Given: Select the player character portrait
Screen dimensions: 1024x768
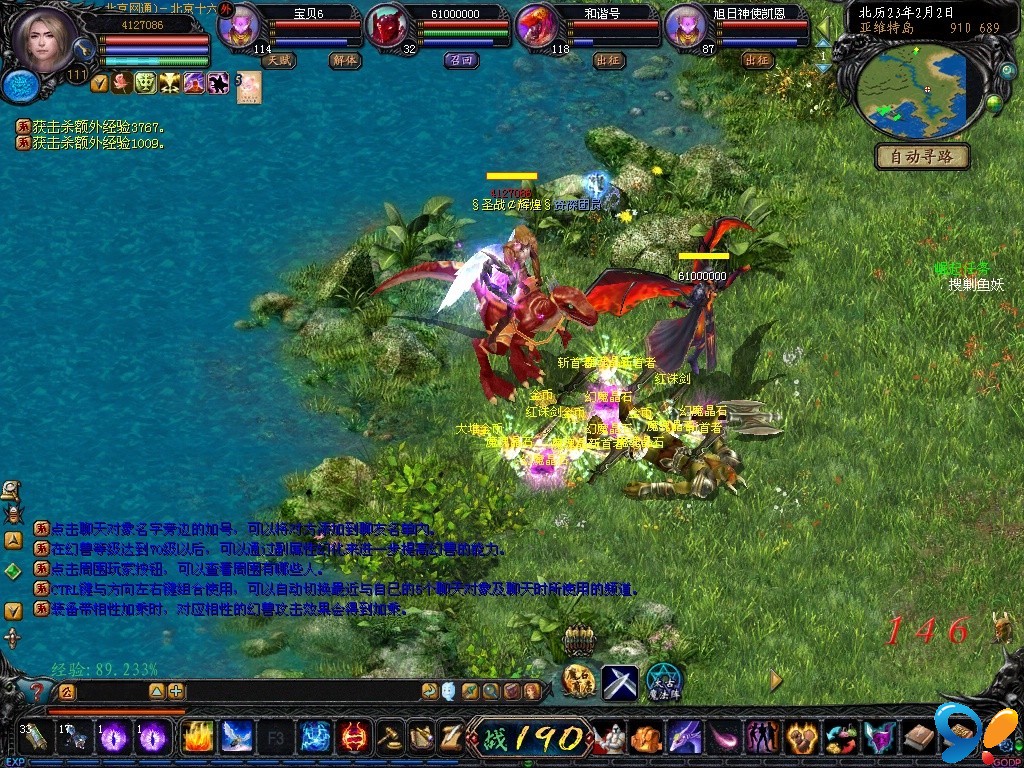Looking at the screenshot, I should [x=46, y=40].
